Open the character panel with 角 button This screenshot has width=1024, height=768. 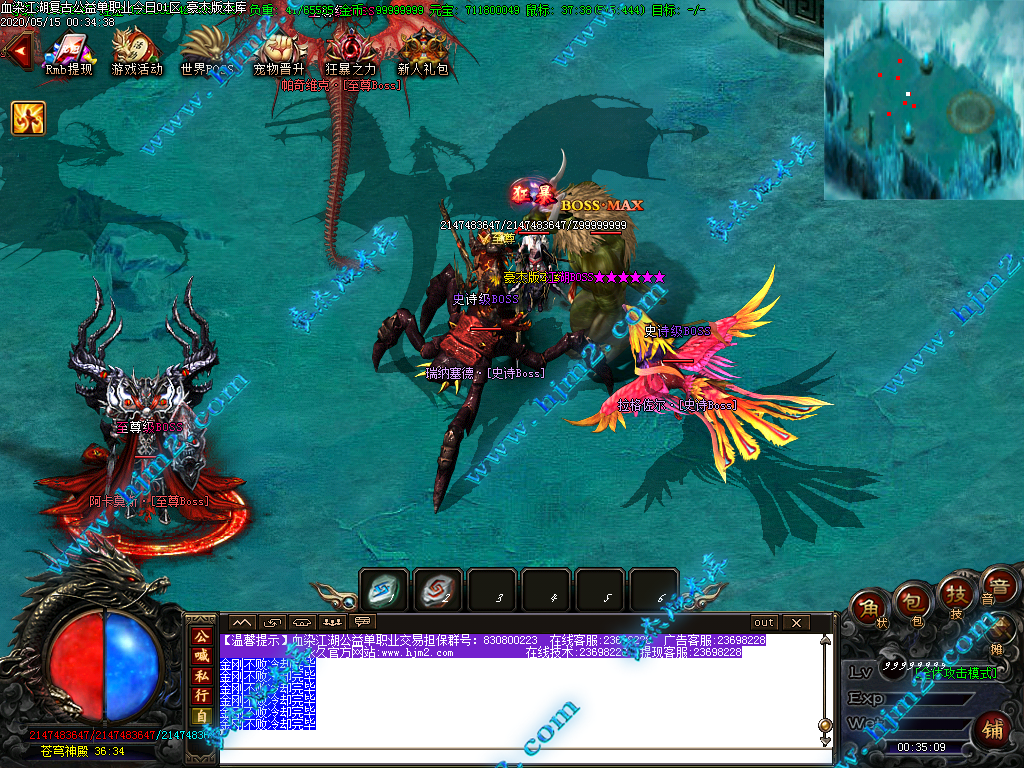click(x=870, y=610)
